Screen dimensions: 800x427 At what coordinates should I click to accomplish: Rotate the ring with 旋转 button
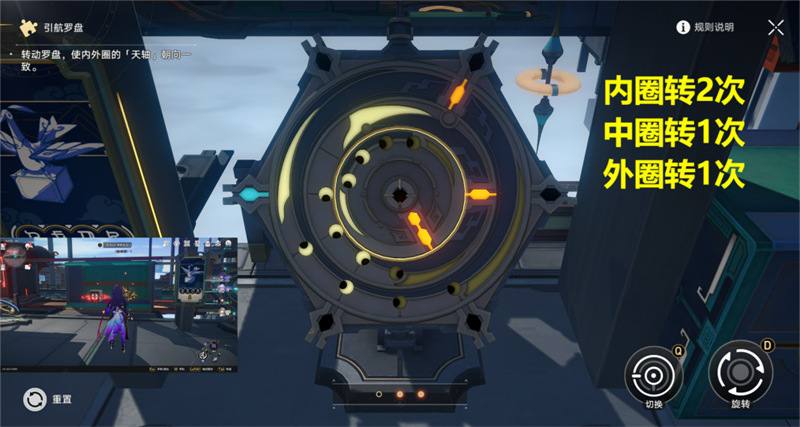tap(740, 373)
